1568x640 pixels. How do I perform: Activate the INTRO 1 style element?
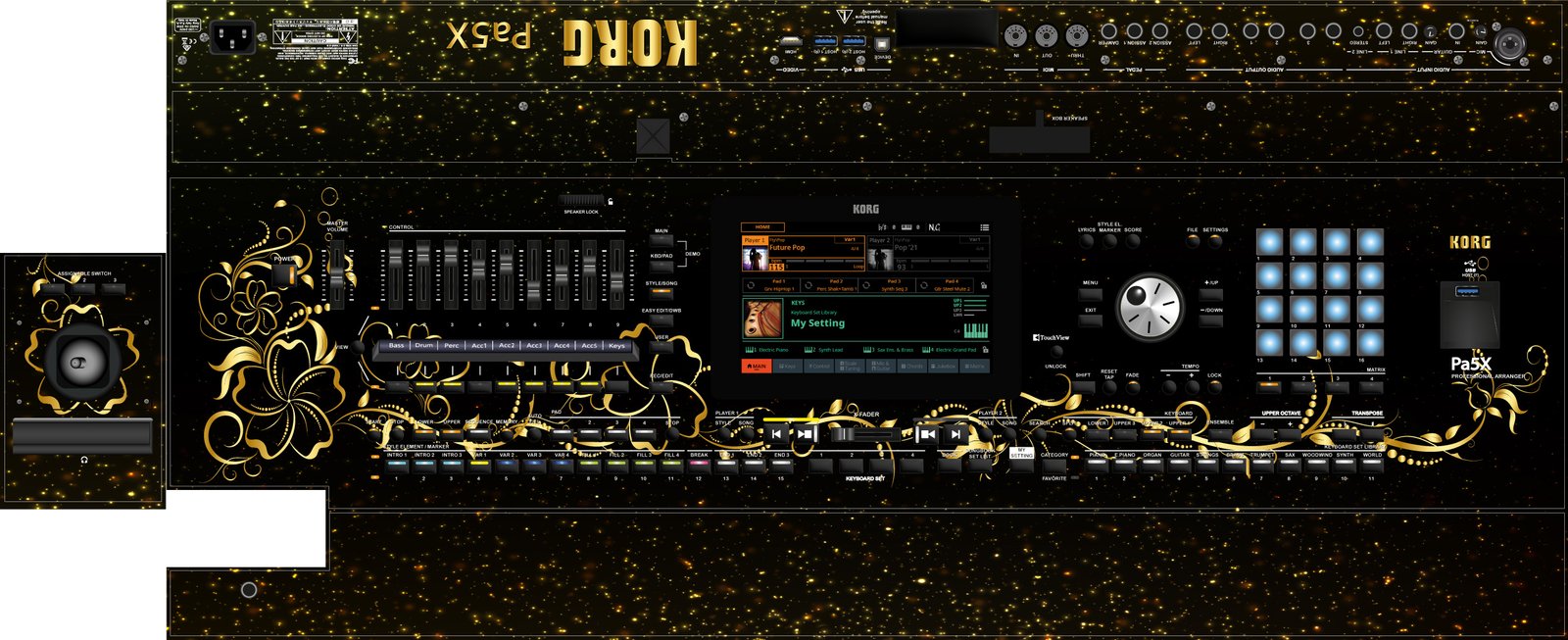(396, 466)
